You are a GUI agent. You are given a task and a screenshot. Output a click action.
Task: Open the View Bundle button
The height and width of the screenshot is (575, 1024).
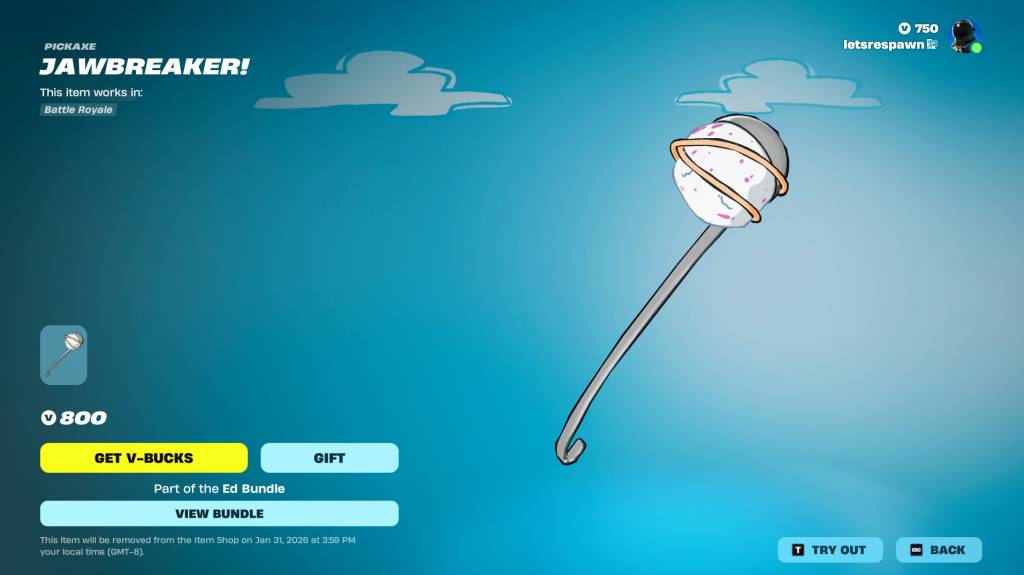(x=219, y=514)
